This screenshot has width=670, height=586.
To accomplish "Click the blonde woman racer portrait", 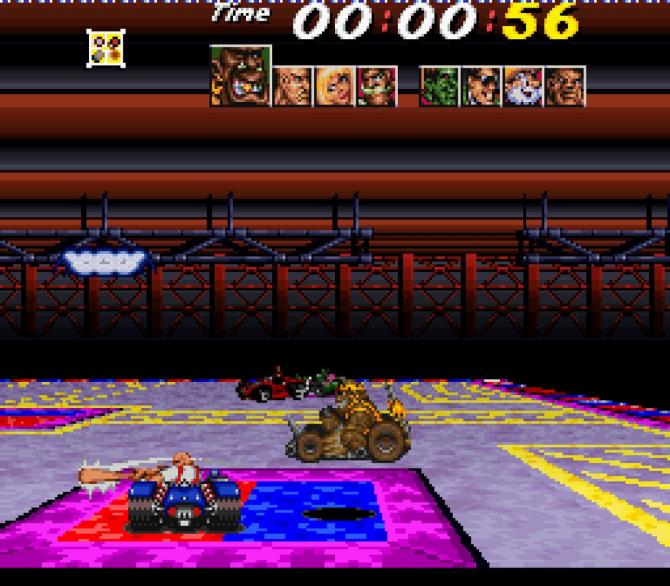I will [334, 86].
